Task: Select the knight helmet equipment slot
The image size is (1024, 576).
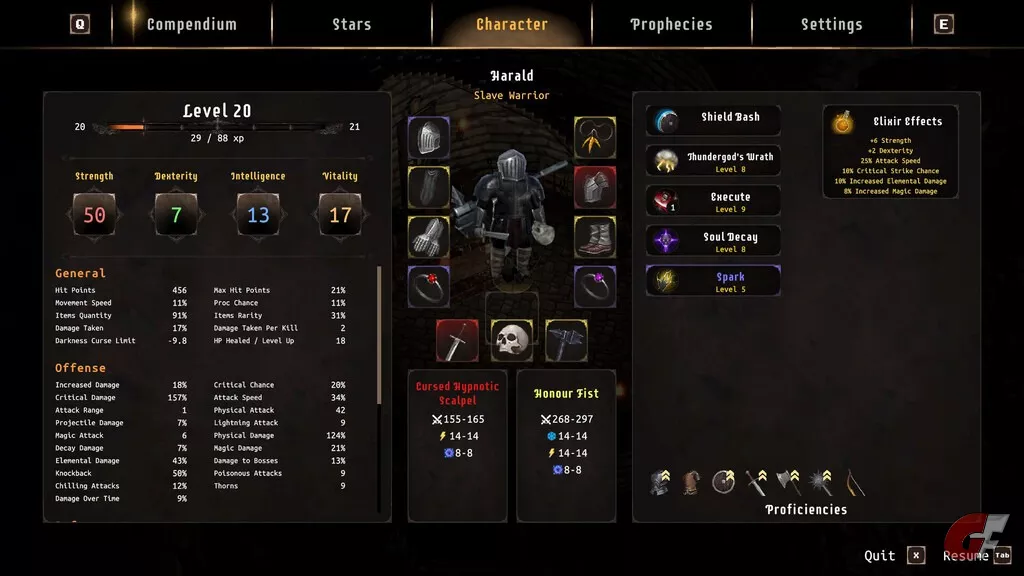Action: click(x=429, y=138)
